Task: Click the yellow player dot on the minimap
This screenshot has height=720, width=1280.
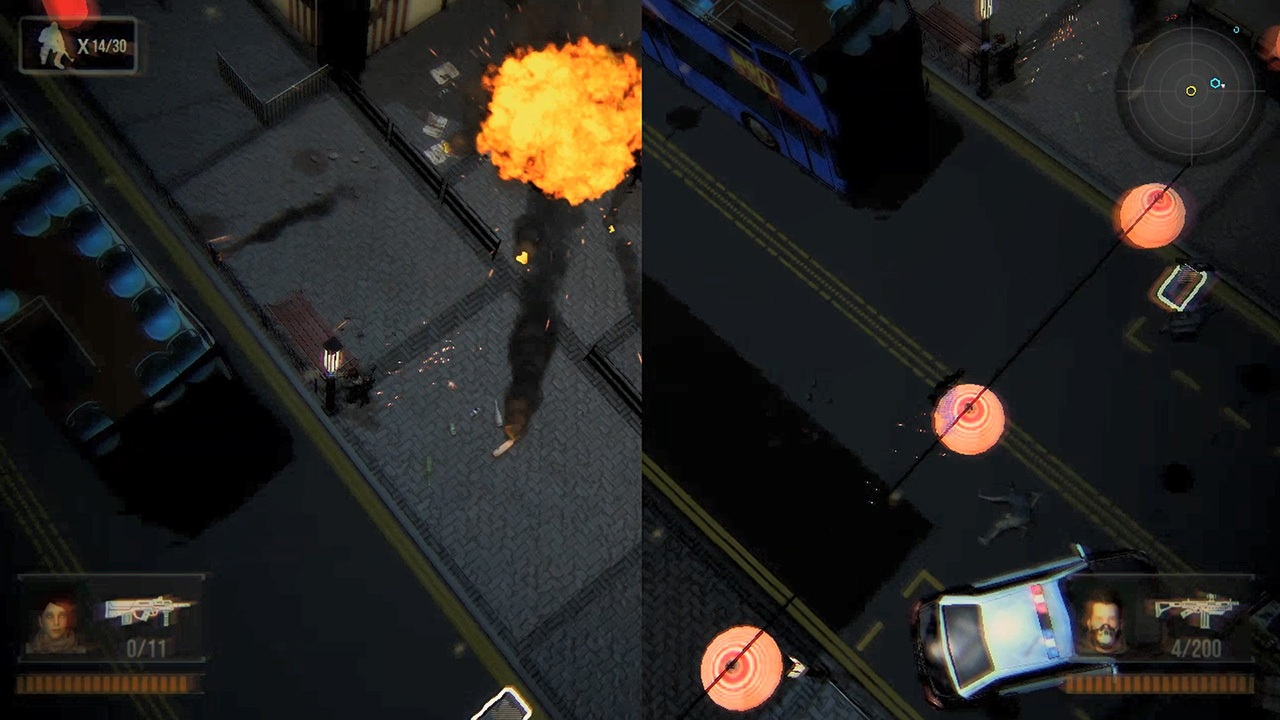Action: pos(1191,91)
